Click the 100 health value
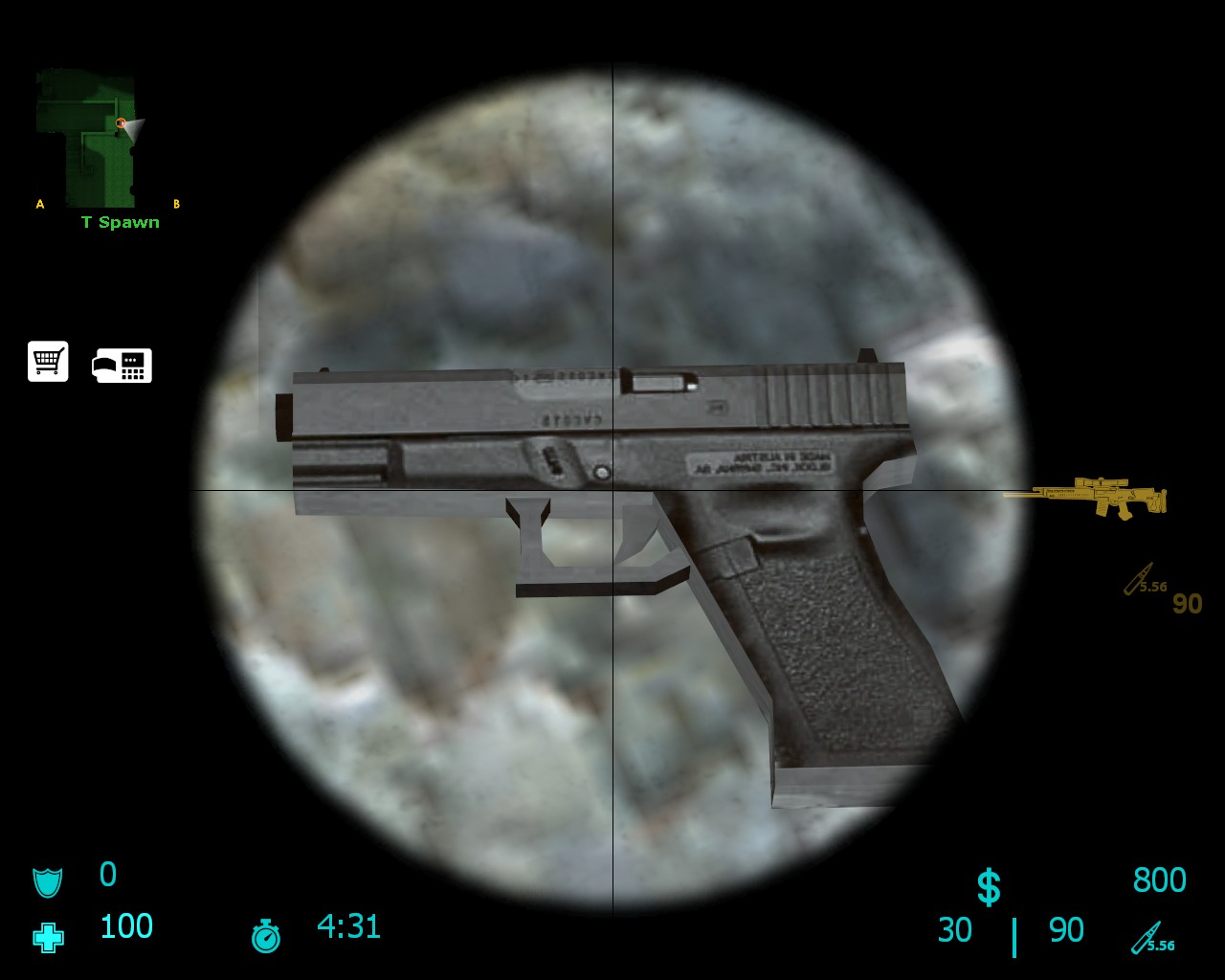Viewport: 1225px width, 980px height. click(x=125, y=925)
